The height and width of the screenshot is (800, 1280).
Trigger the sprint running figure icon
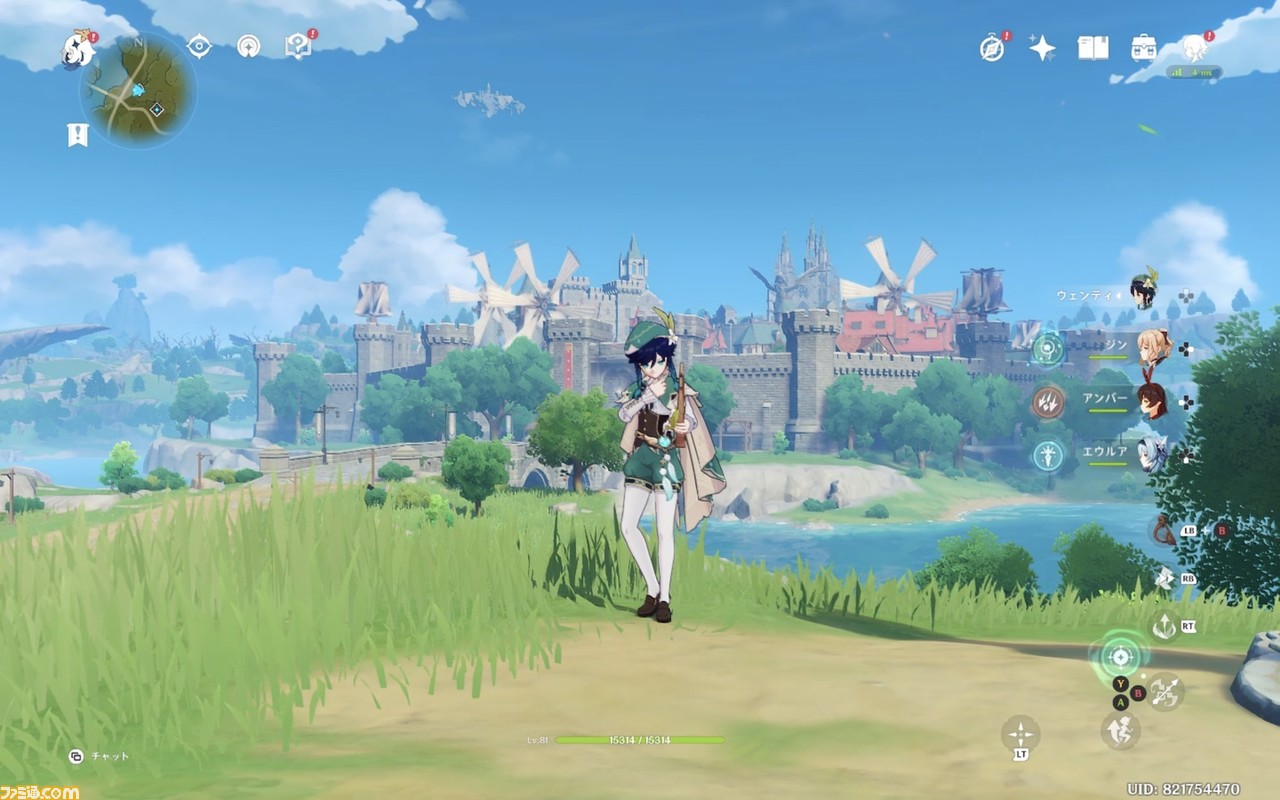coord(1120,730)
